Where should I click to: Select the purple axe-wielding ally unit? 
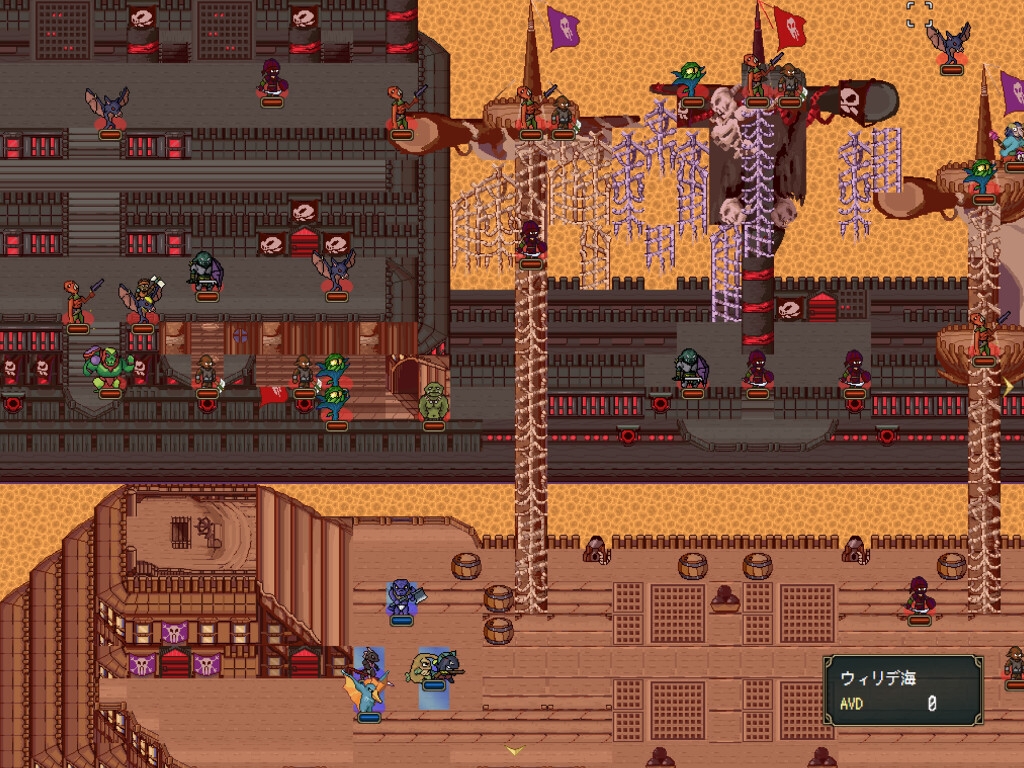pyautogui.click(x=403, y=599)
